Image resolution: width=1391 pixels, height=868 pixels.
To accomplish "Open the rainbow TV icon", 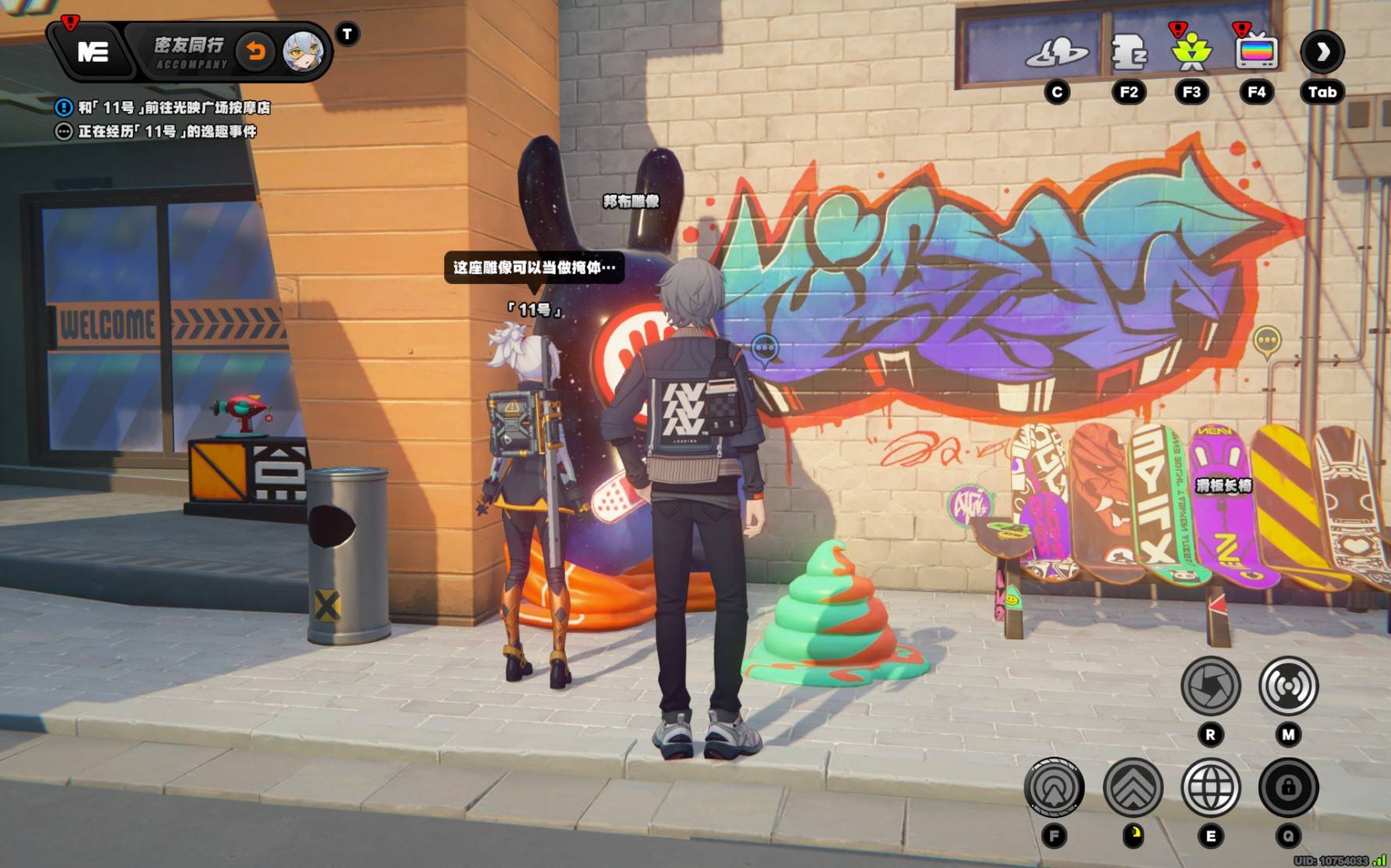I will [x=1256, y=53].
